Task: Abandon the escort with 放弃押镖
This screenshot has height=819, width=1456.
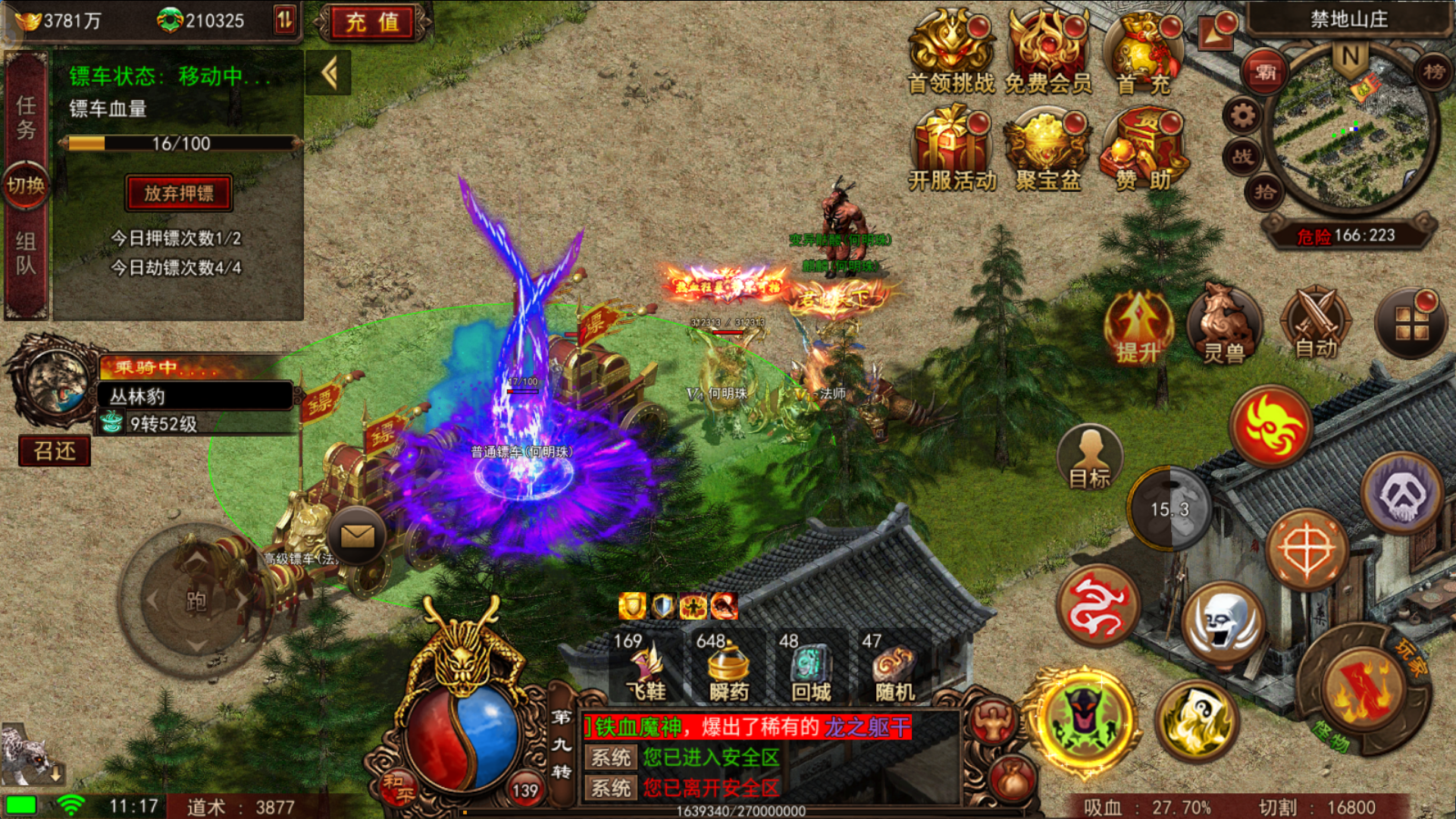Action: (179, 193)
